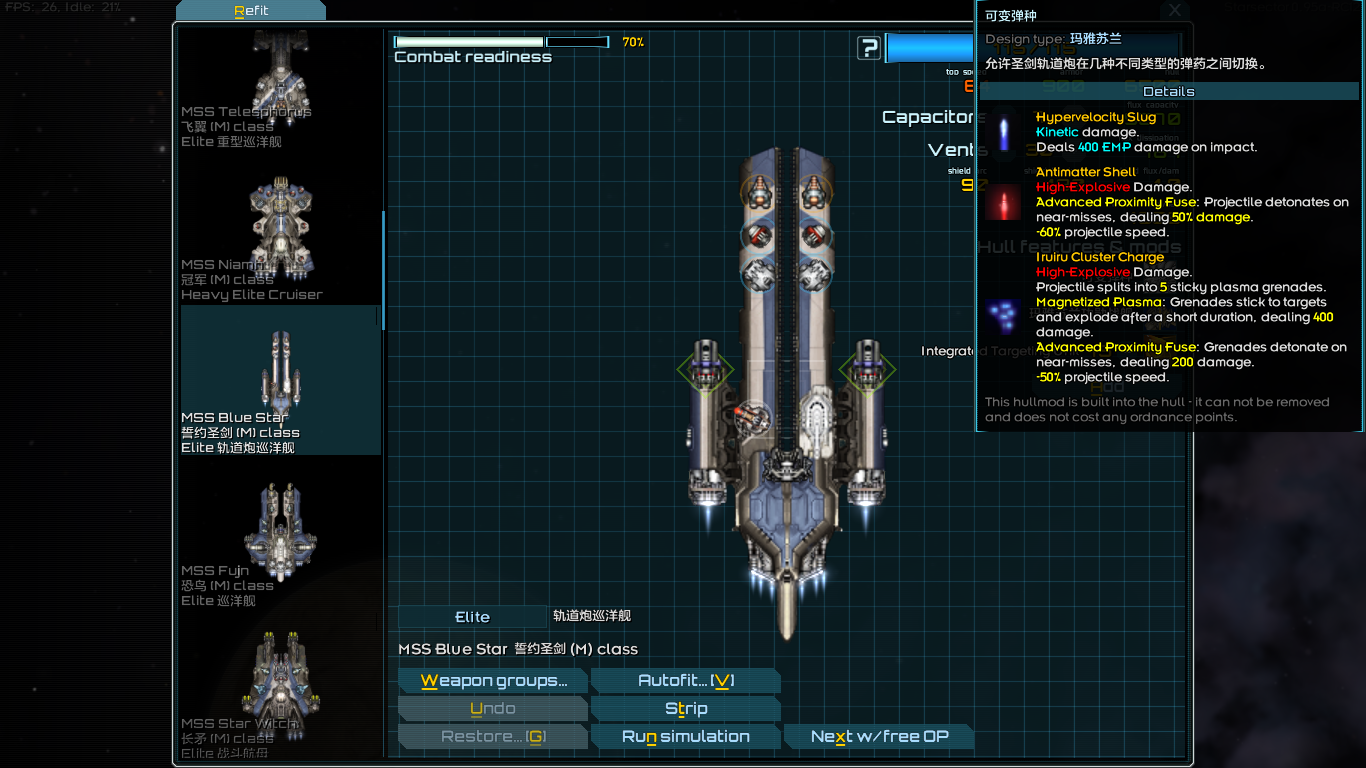Viewport: 1366px width, 768px height.
Task: Go to Next ship with free OP
Action: pyautogui.click(x=878, y=737)
